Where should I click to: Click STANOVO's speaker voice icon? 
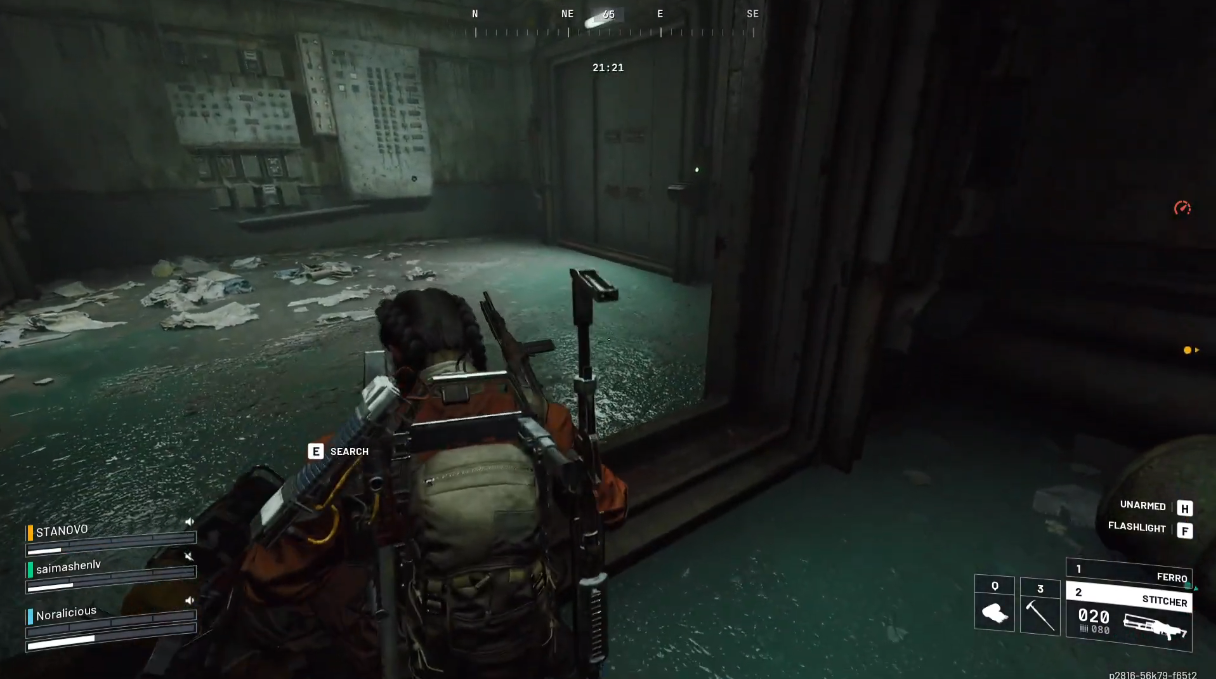point(189,522)
